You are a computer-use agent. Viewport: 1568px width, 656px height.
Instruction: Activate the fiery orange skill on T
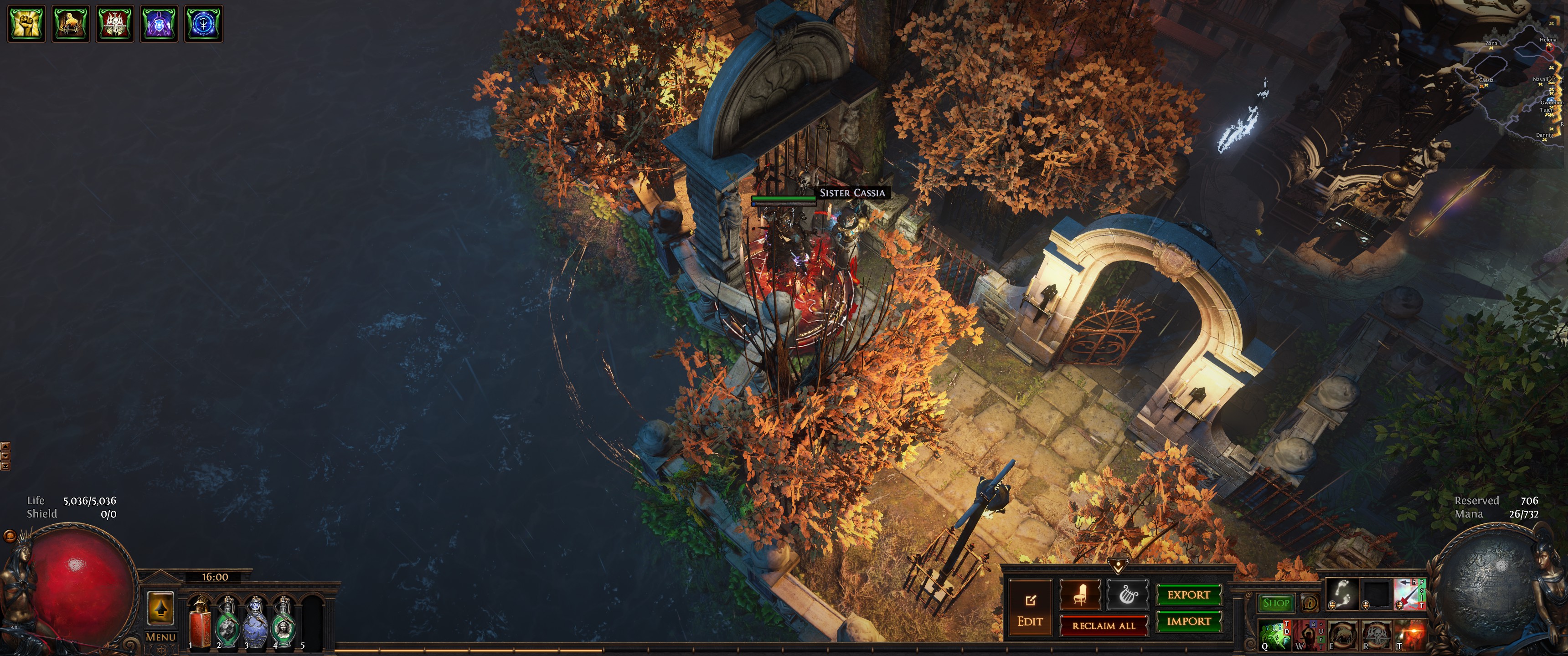[1410, 635]
